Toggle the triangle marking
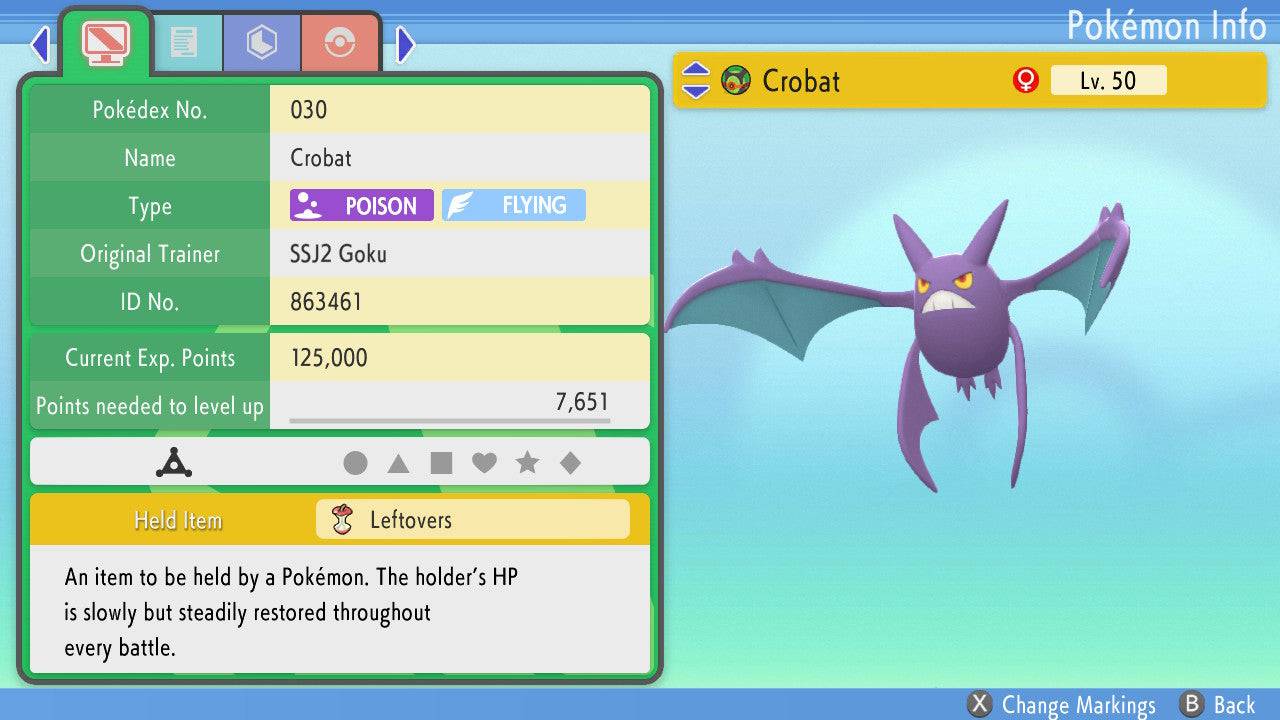The width and height of the screenshot is (1280, 720). [398, 463]
